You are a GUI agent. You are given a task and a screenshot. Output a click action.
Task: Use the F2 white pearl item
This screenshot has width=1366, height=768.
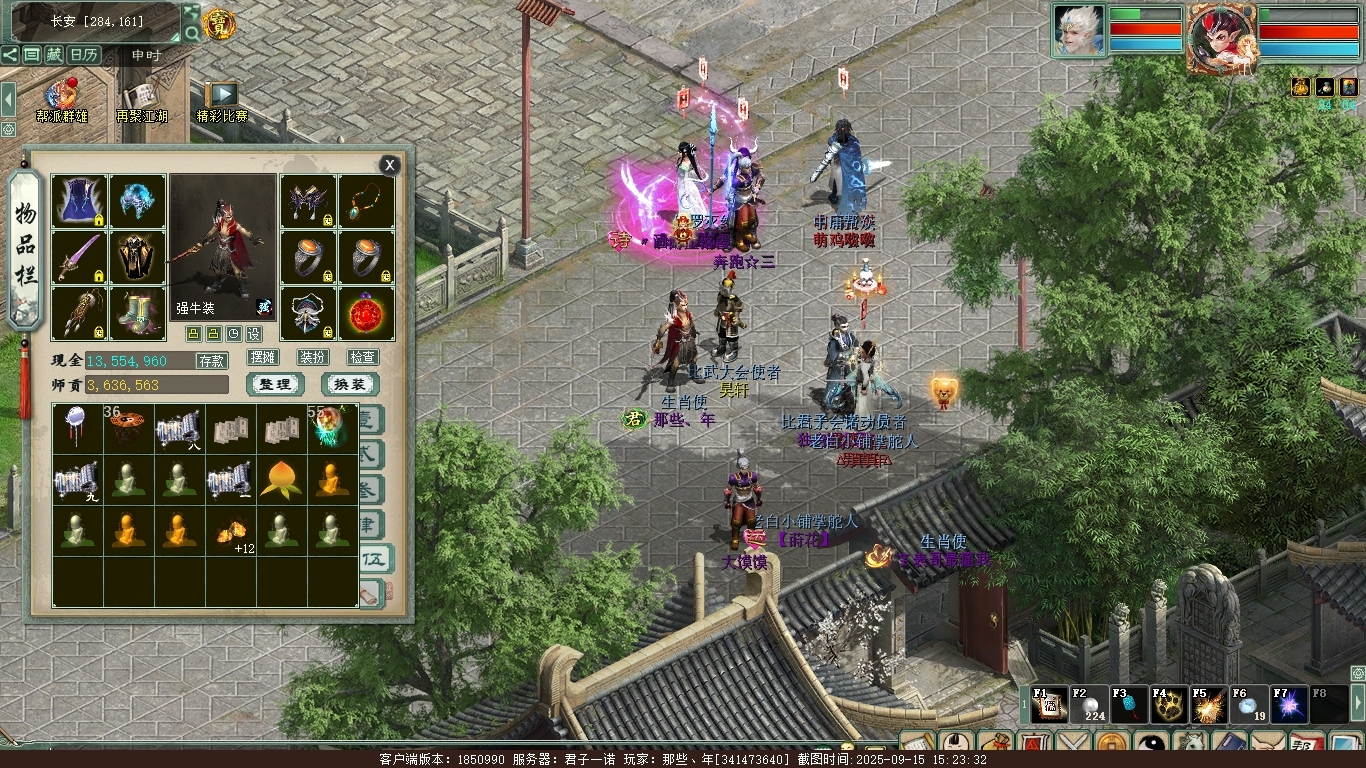(x=1090, y=706)
